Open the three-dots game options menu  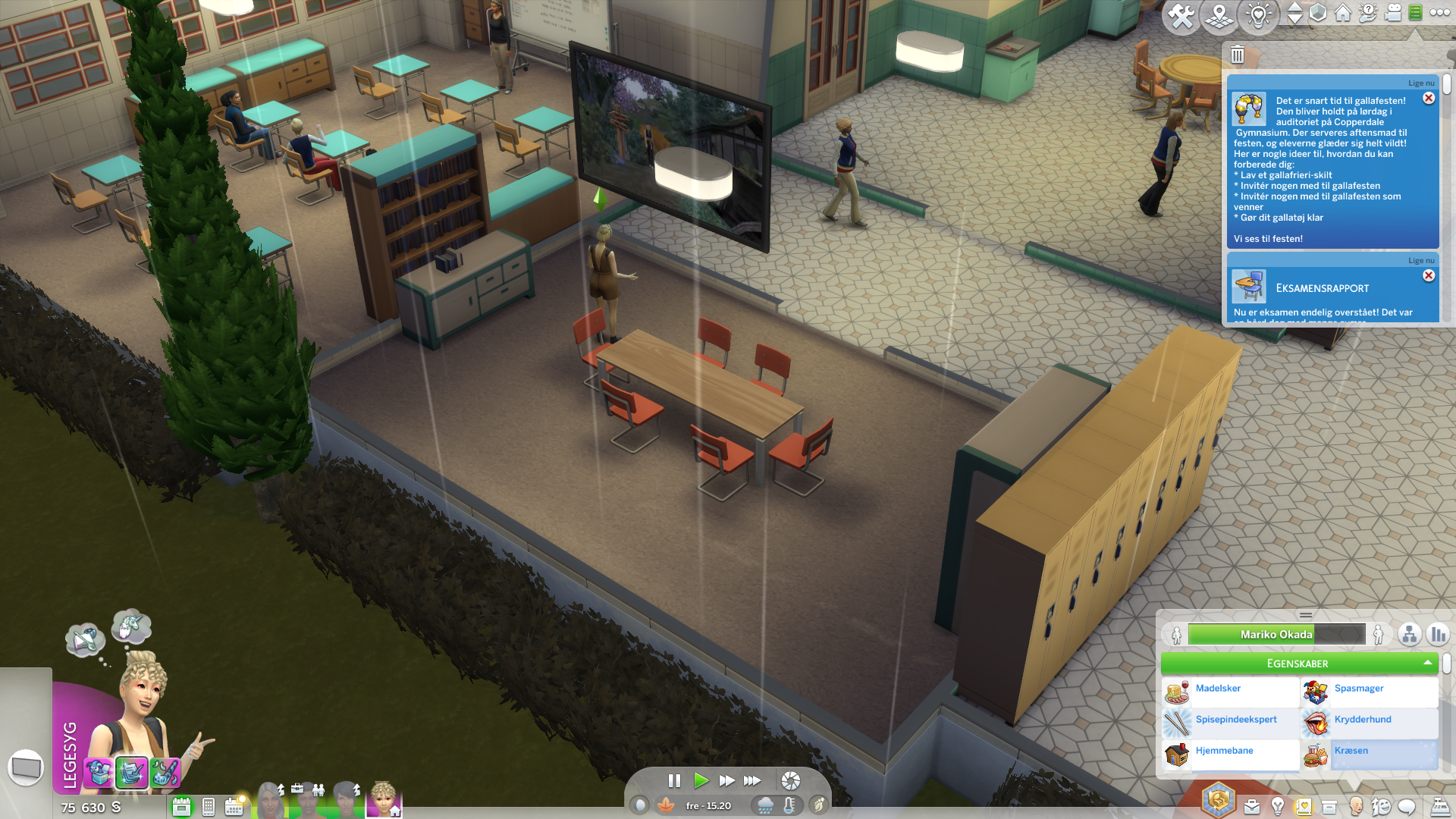[x=1439, y=13]
